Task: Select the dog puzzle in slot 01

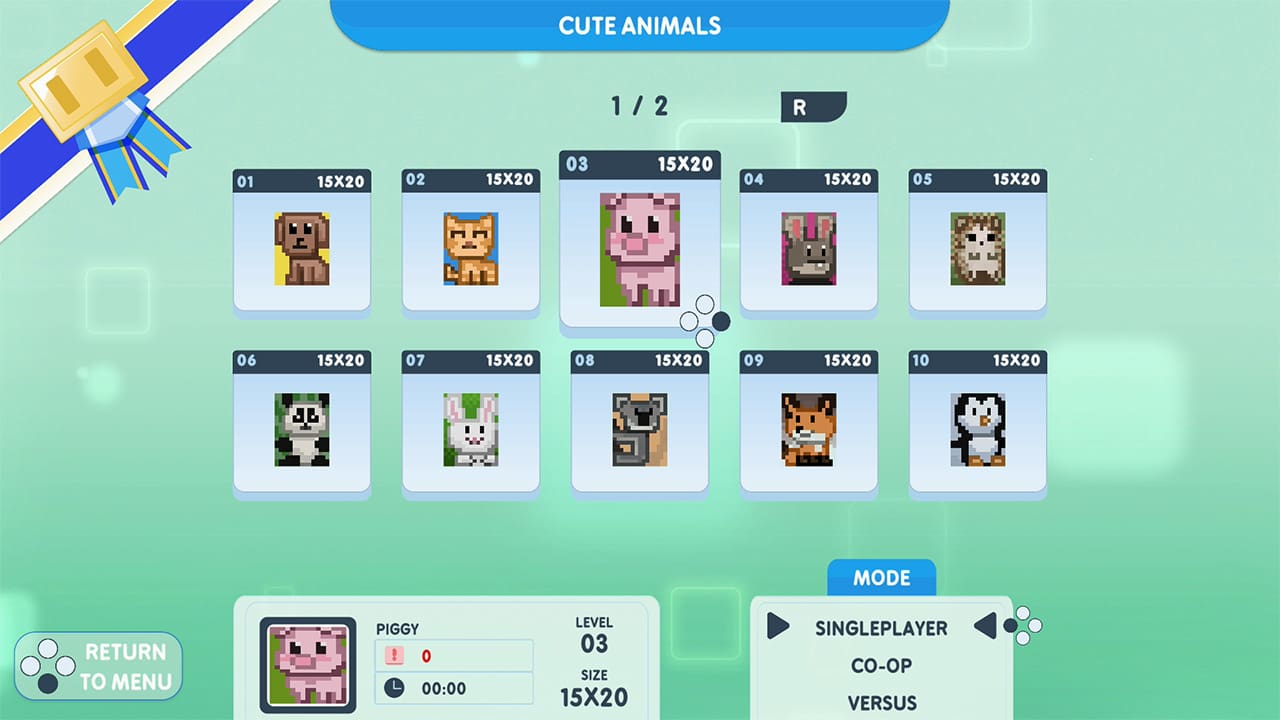Action: tap(301, 245)
